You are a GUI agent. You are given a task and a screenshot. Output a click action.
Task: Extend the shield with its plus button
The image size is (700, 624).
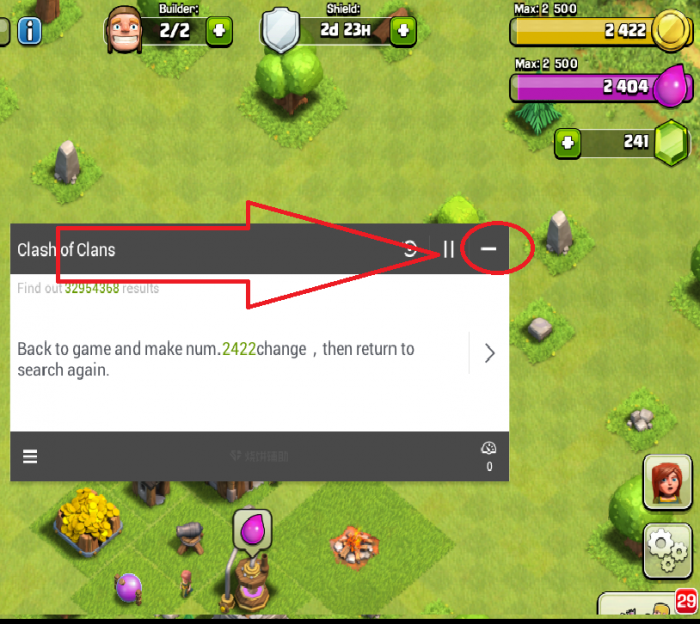click(x=403, y=31)
